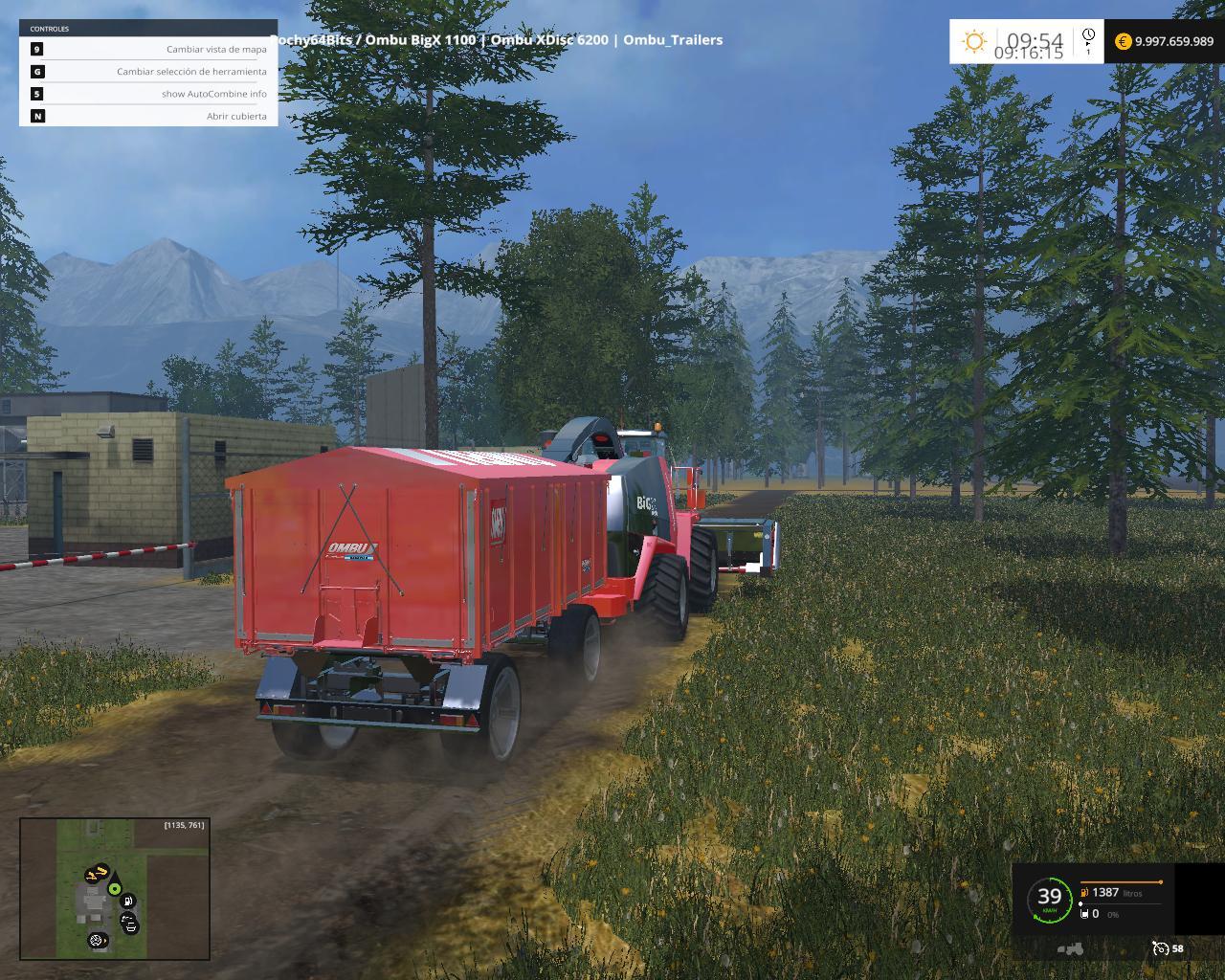Image resolution: width=1225 pixels, height=980 pixels.
Task: Open the minimap
Action: click(x=115, y=889)
